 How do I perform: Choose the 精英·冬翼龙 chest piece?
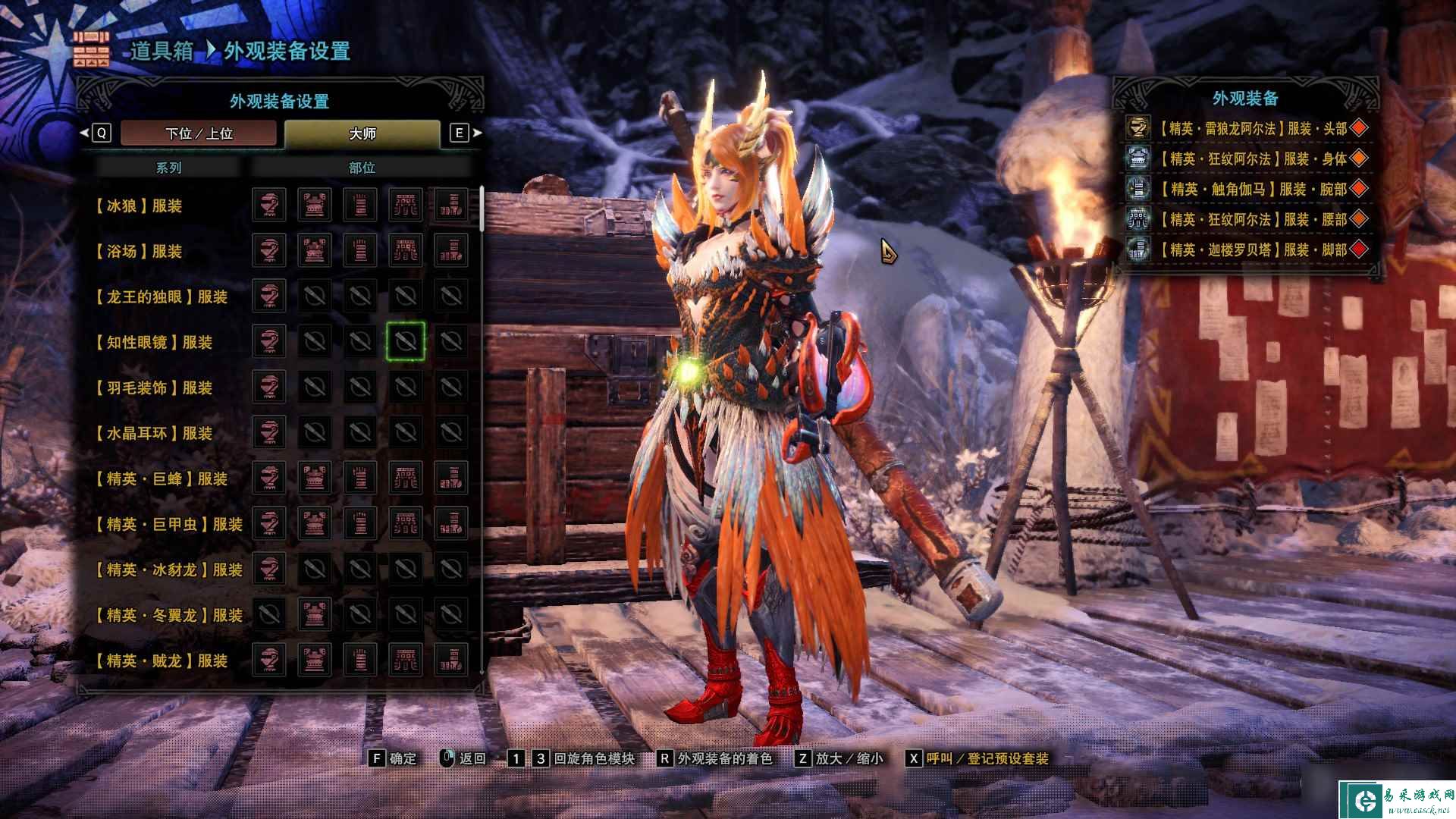point(315,614)
